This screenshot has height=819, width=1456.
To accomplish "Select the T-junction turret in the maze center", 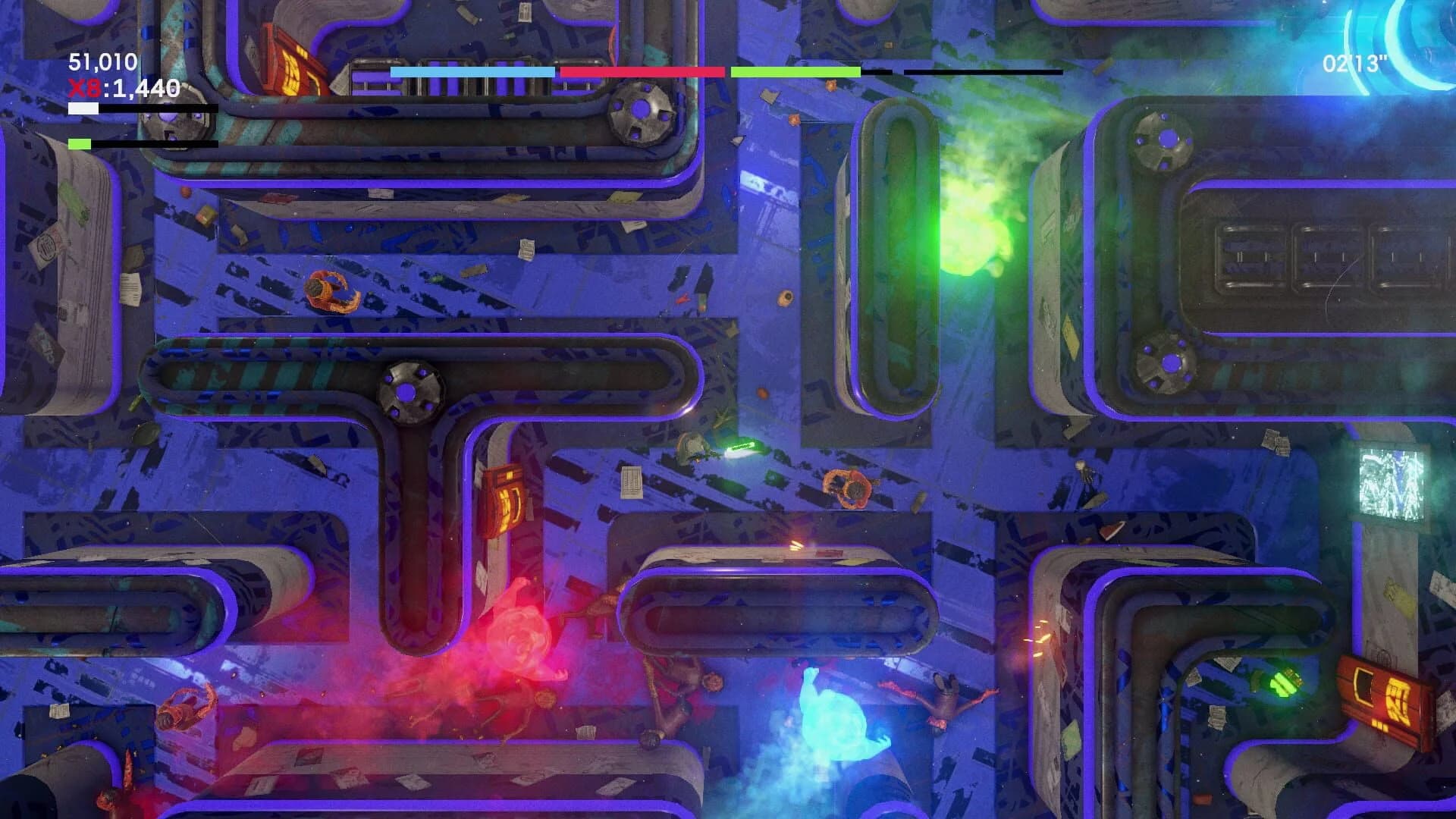I will [406, 394].
